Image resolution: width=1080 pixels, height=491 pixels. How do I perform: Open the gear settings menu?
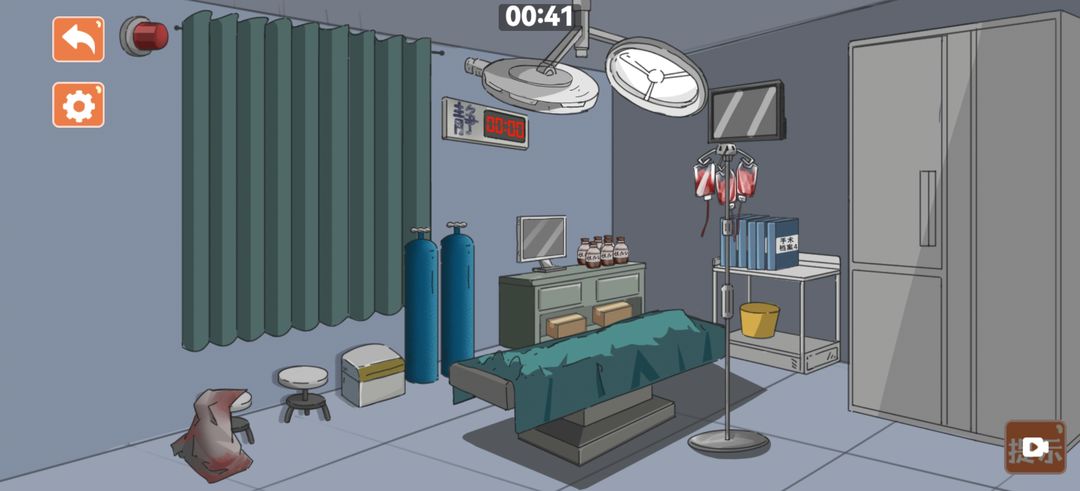pyautogui.click(x=78, y=105)
